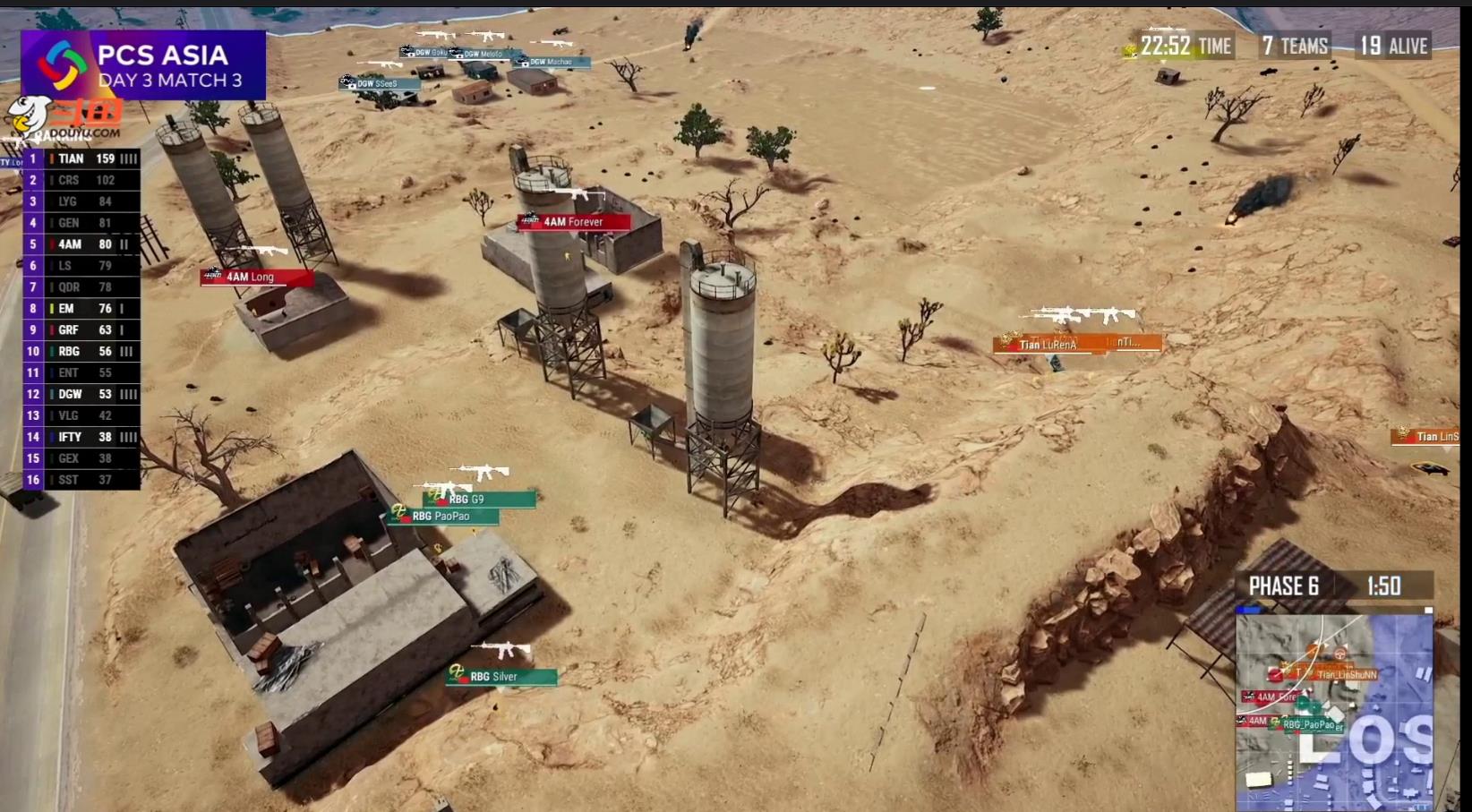Click the RBG PaoPao nameplate
This screenshot has height=812, width=1472.
click(443, 517)
